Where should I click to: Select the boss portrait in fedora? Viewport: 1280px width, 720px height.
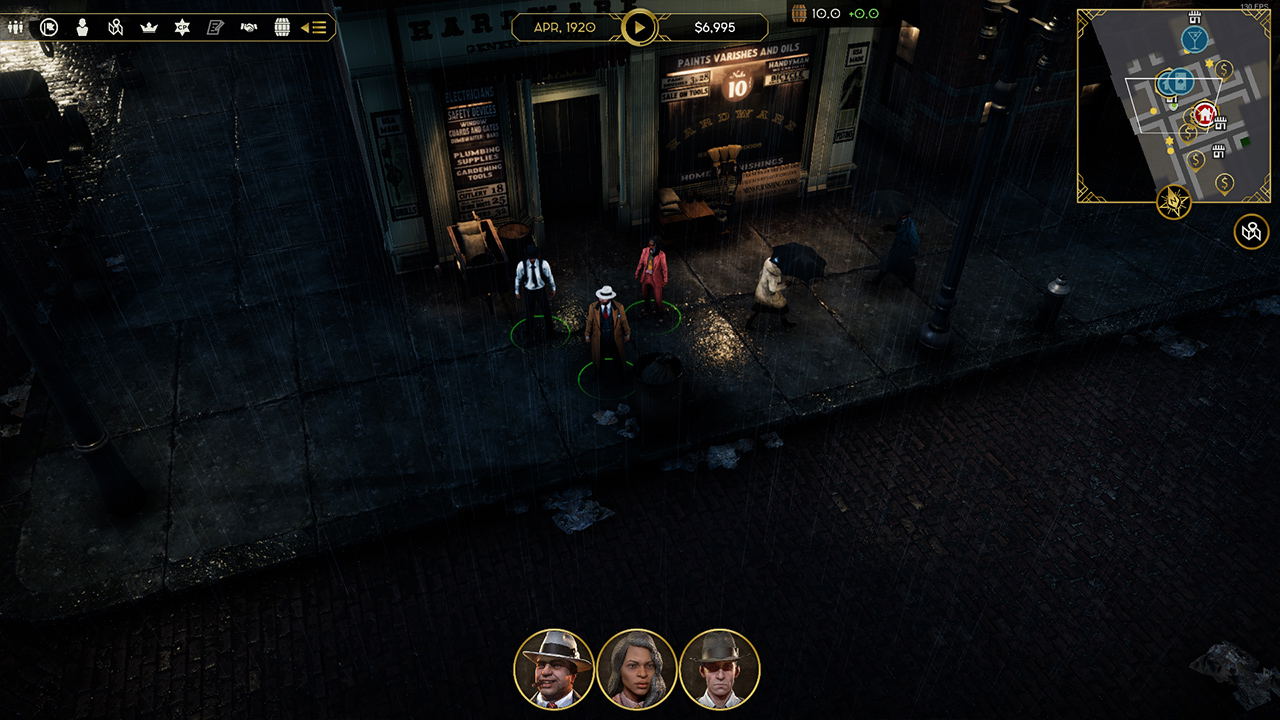coord(554,669)
